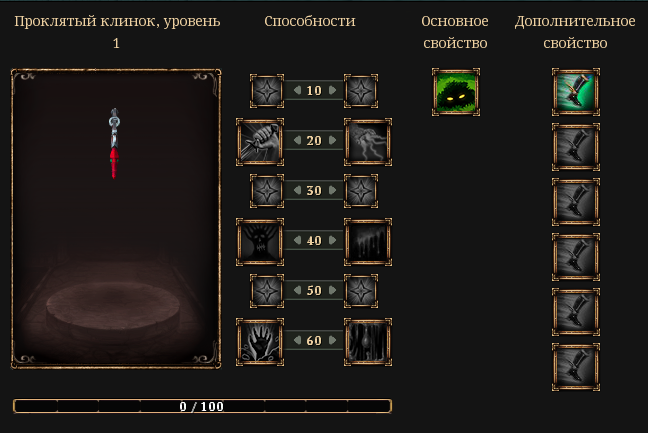The height and width of the screenshot is (433, 648).
Task: Select the glowing hand ability at level 60
Action: point(261,341)
